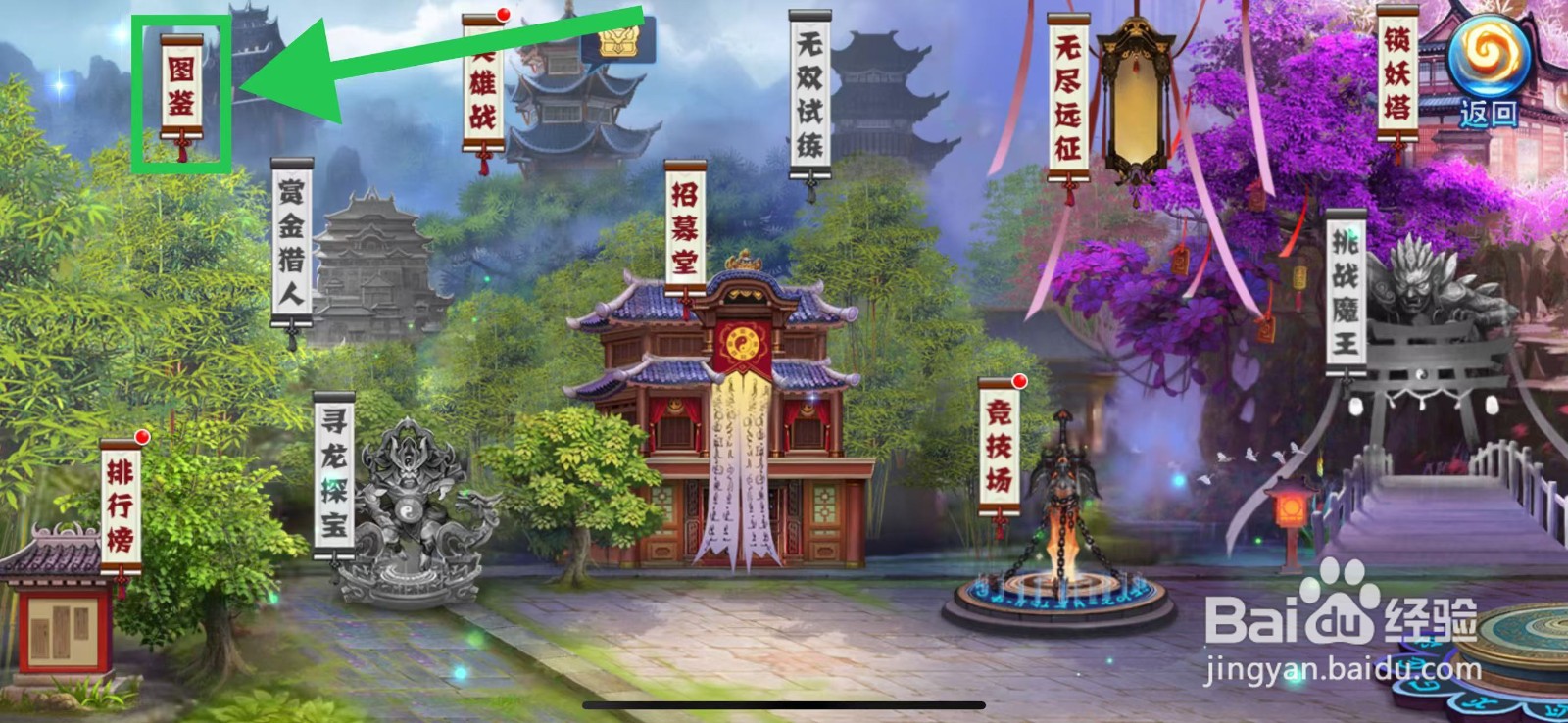
Task: Enter the 英雄战 hero battle mode
Action: 482,83
